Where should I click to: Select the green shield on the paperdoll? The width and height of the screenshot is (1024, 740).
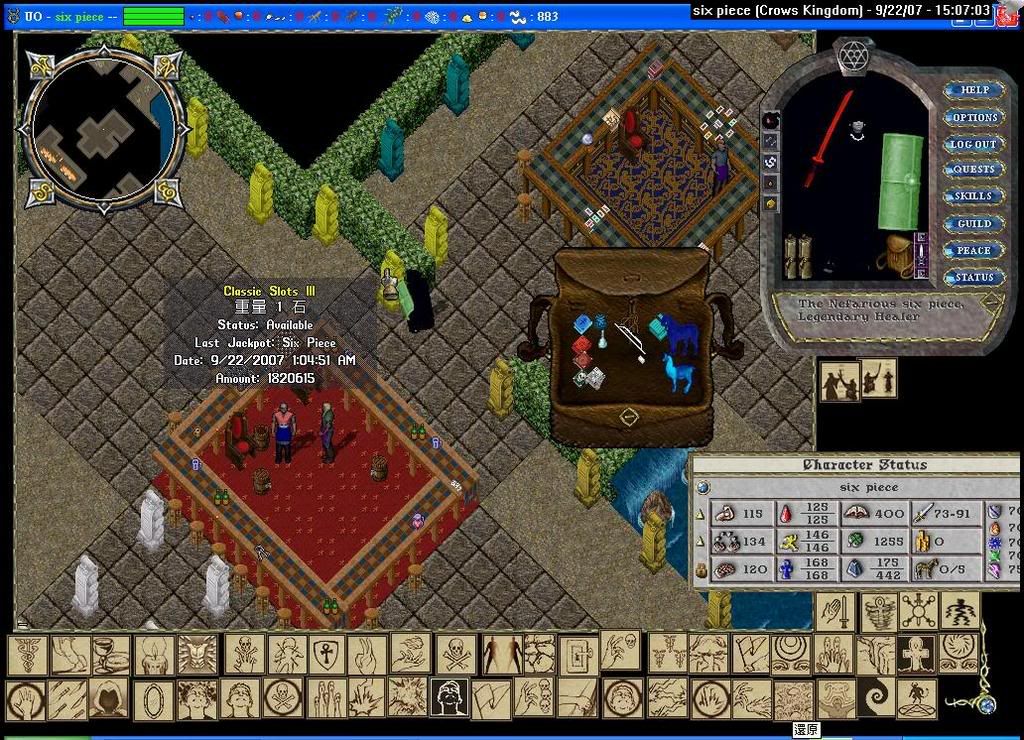coord(900,180)
